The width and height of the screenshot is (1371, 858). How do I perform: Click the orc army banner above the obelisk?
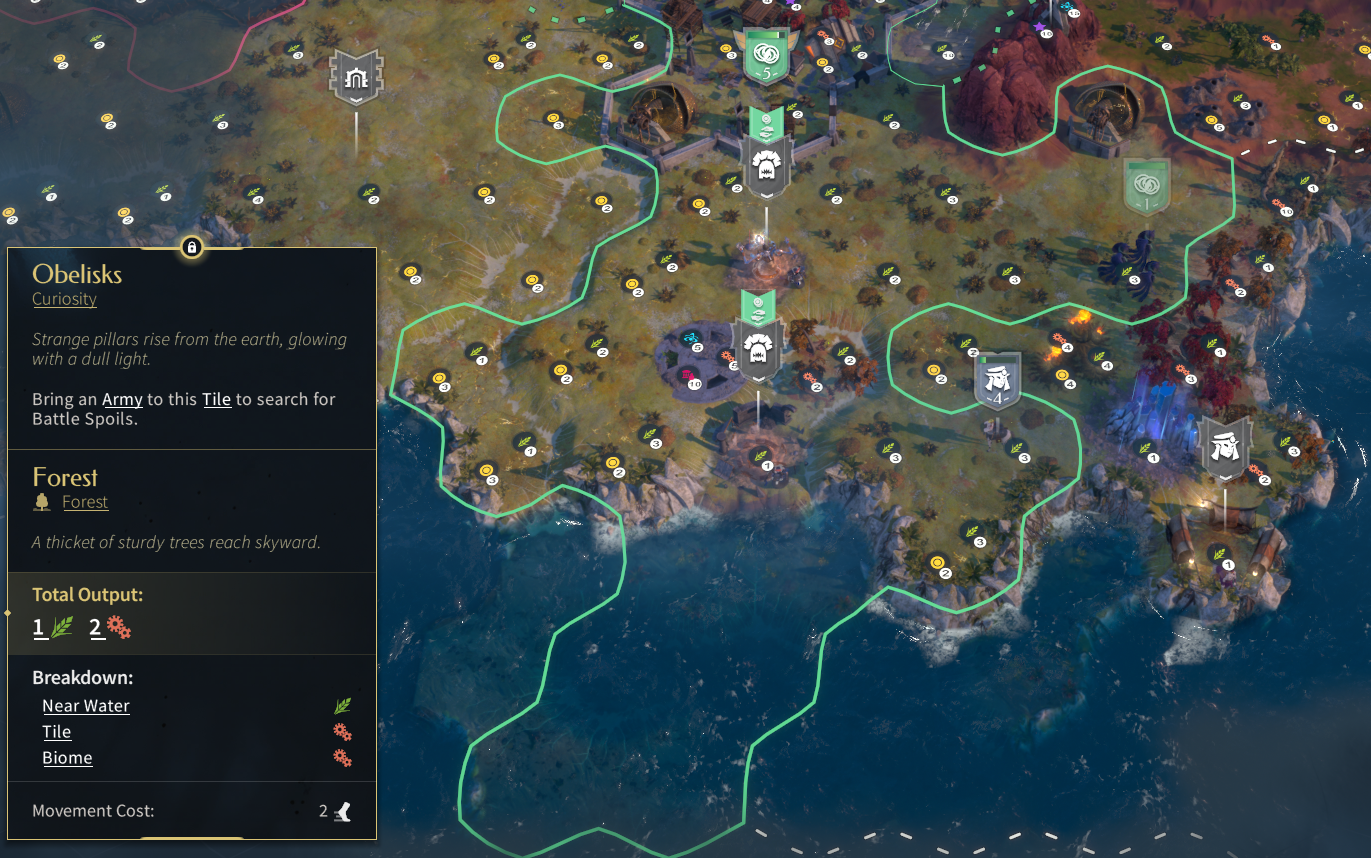(757, 347)
